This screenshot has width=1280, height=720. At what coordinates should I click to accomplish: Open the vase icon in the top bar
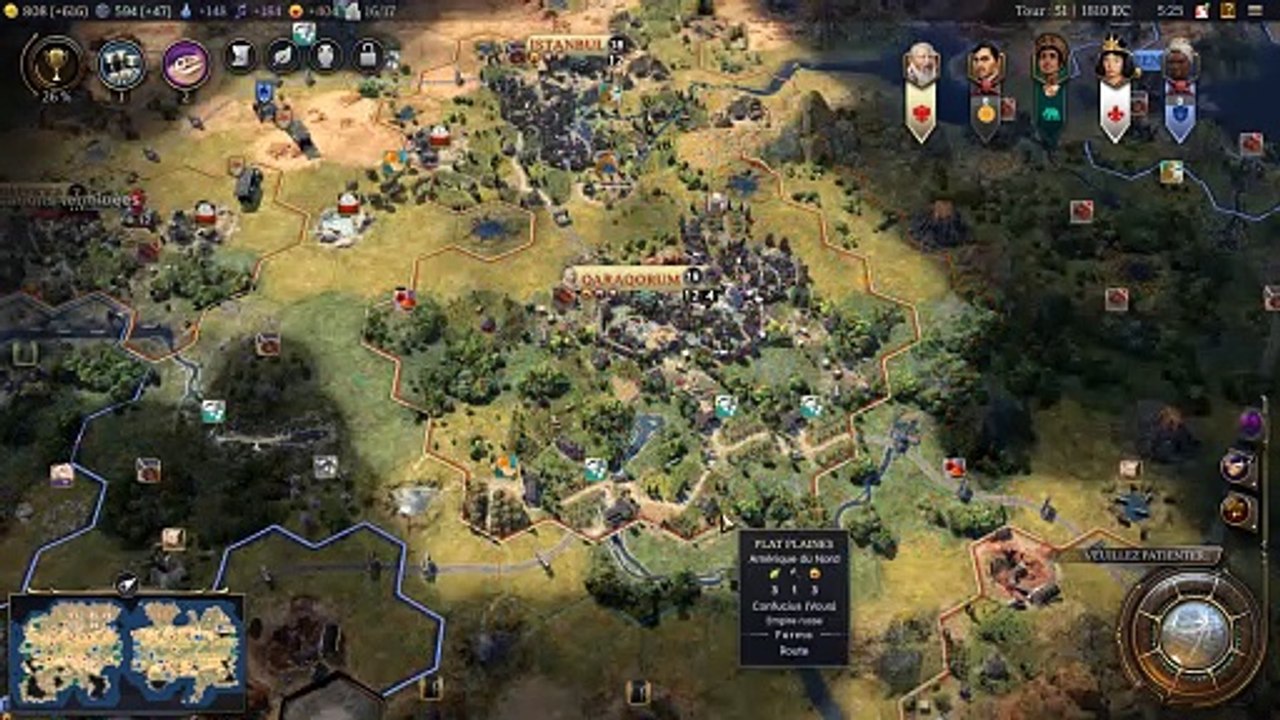tap(325, 55)
